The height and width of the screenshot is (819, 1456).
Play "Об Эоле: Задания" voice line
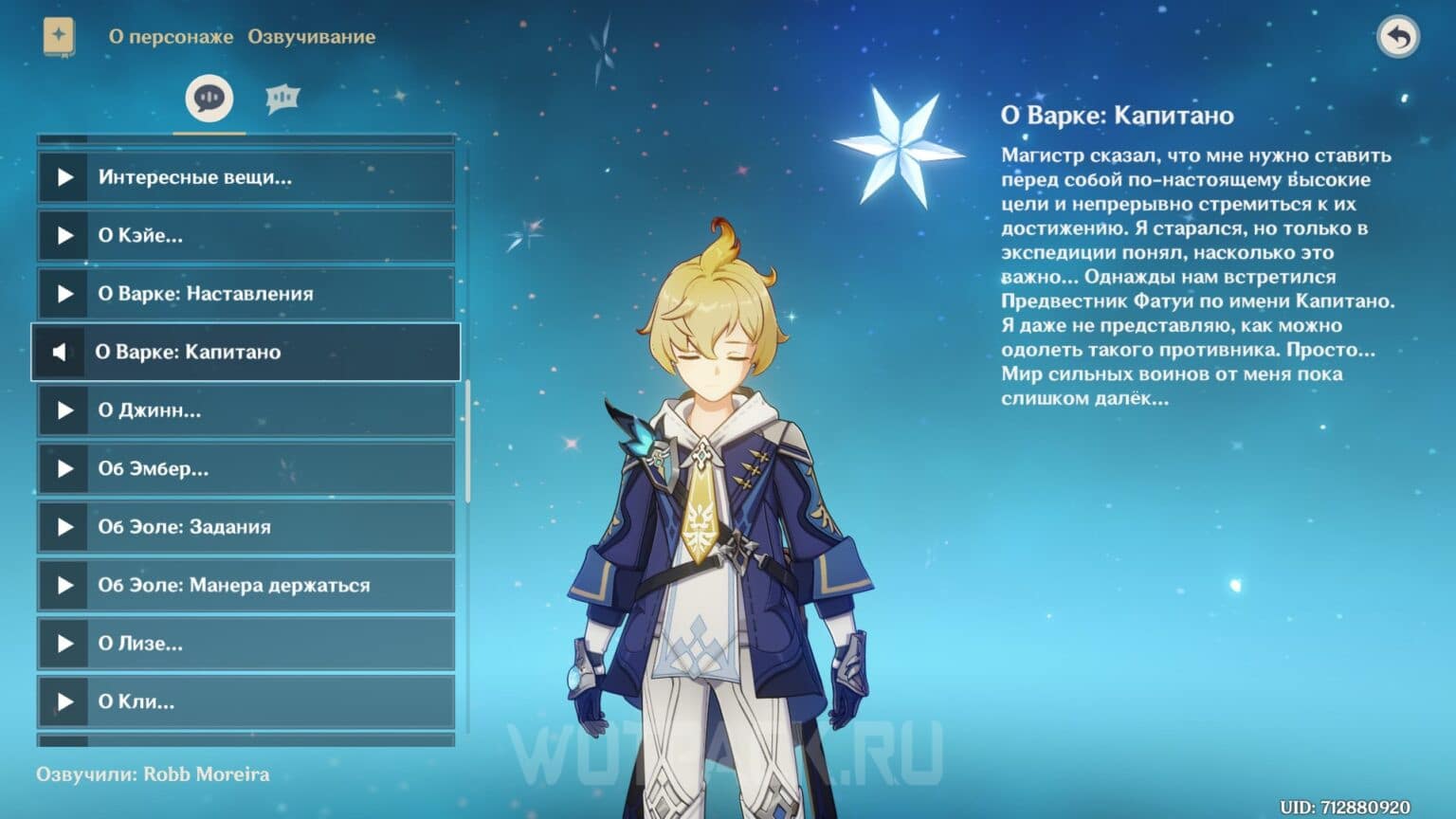click(246, 527)
